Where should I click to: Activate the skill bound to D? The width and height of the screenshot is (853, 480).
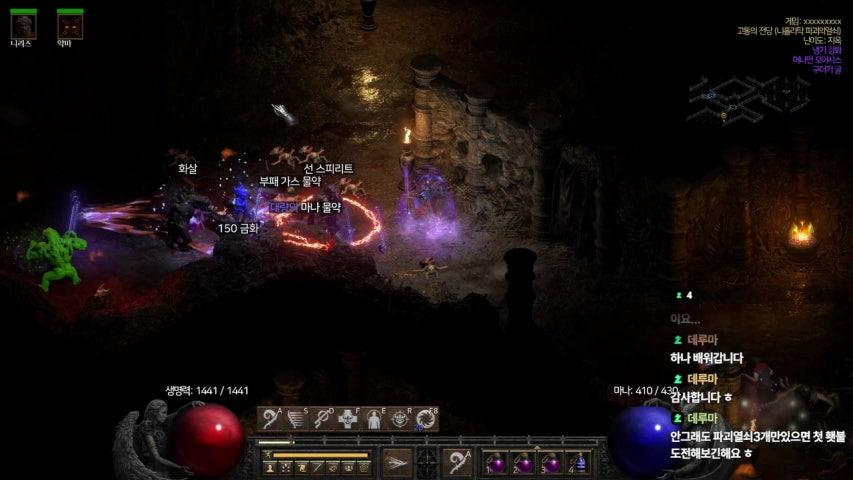tap(323, 419)
